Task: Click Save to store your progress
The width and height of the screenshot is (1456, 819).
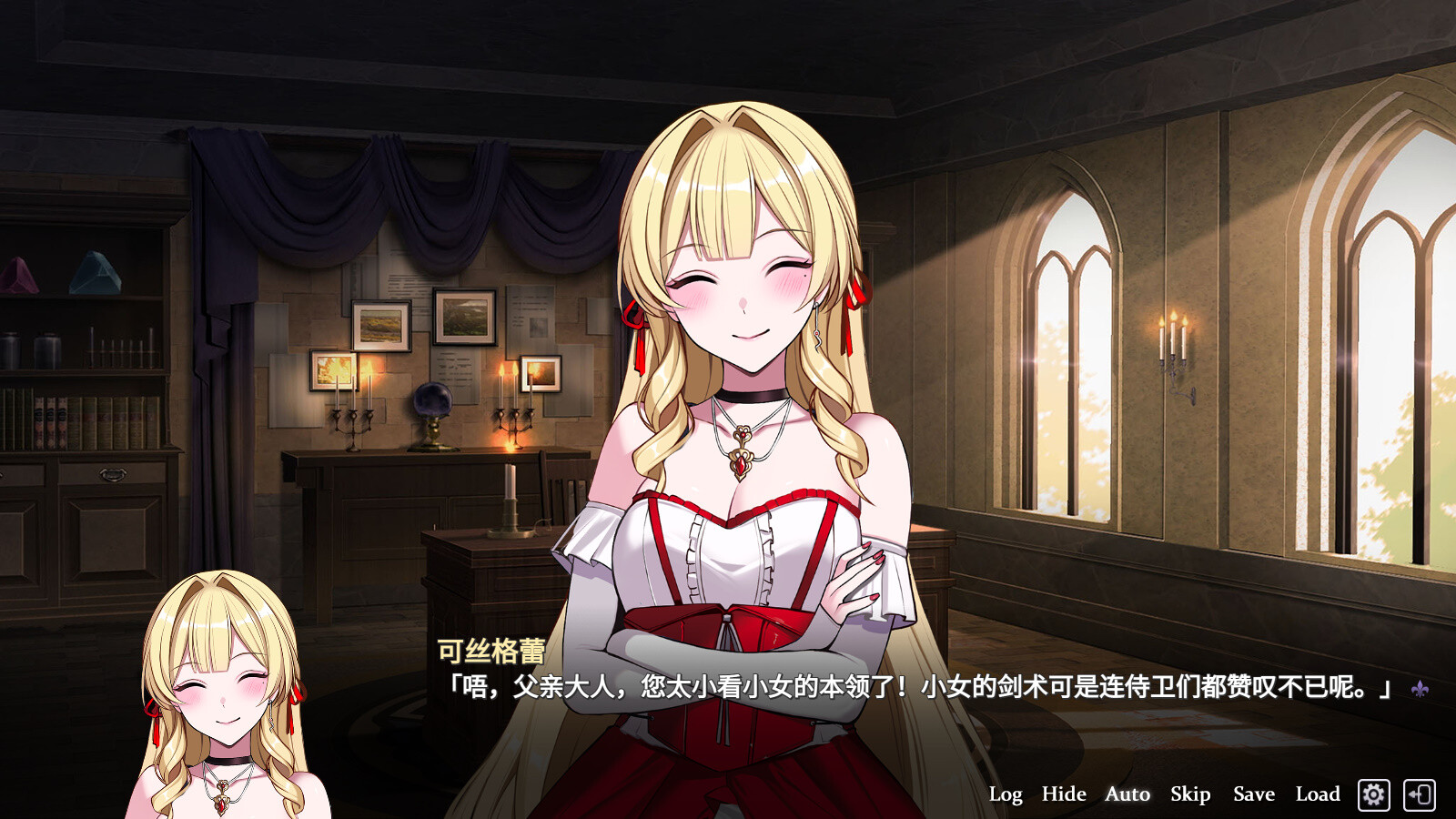Action: tap(1252, 794)
